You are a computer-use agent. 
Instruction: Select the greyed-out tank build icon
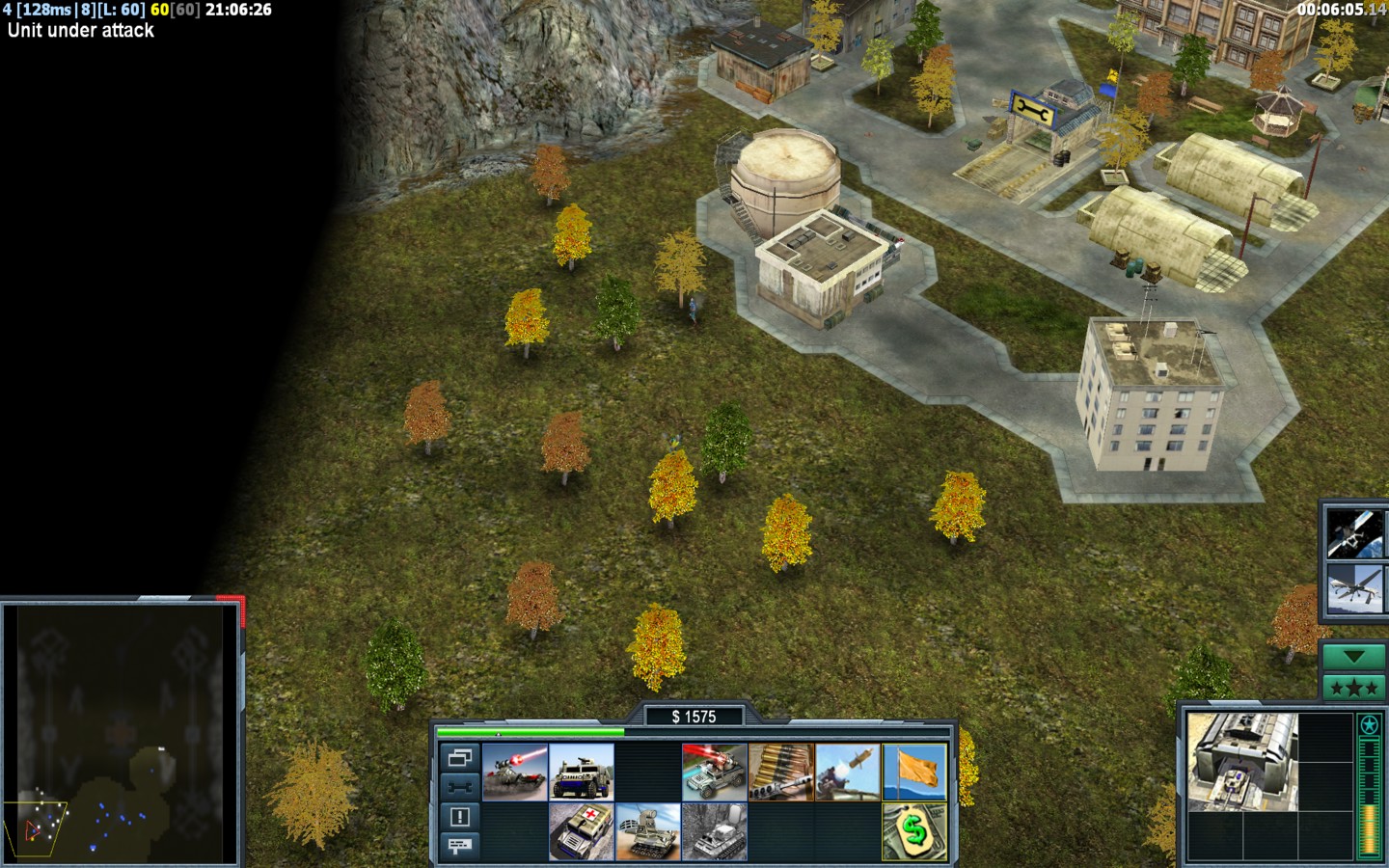point(715,831)
